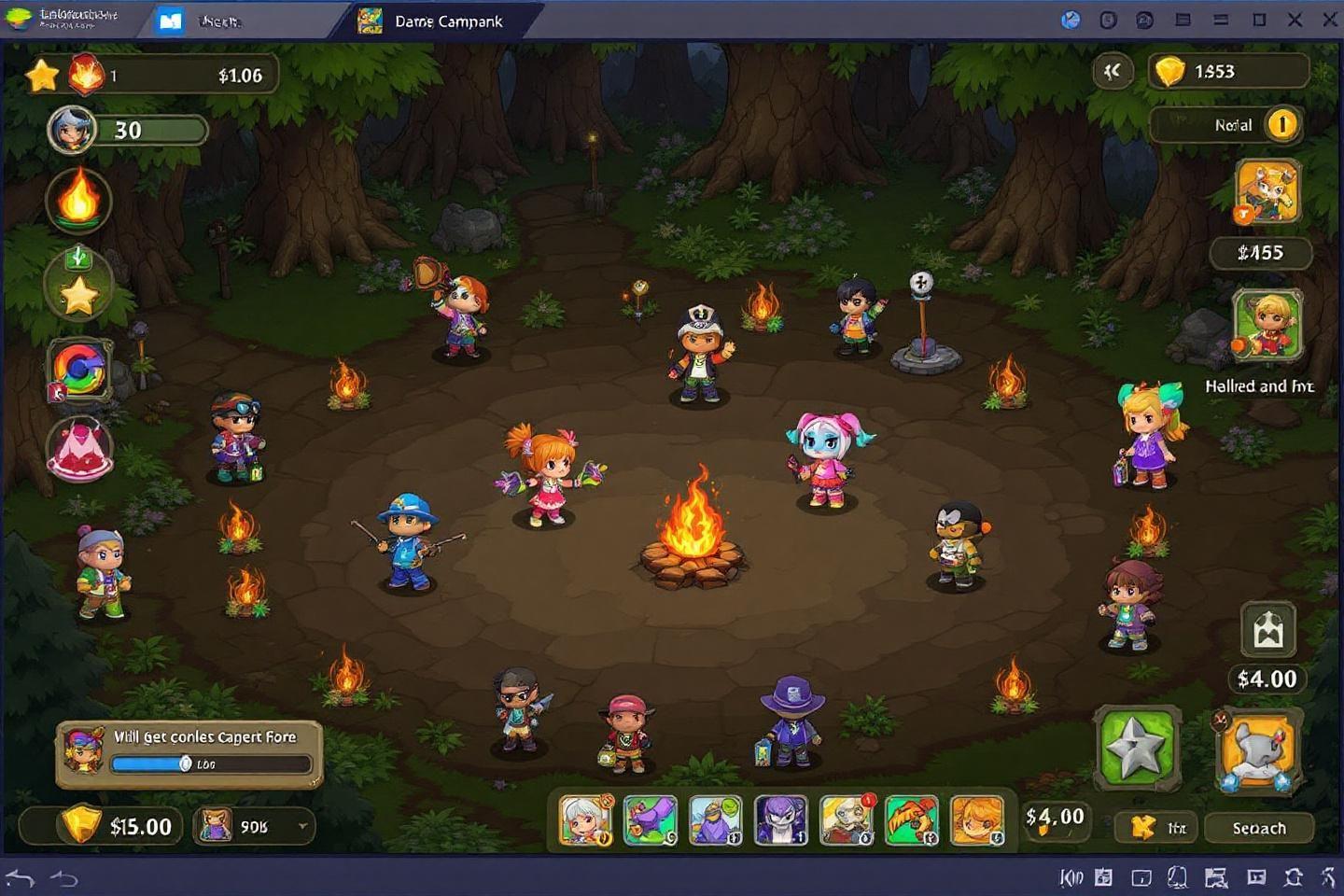The width and height of the screenshot is (1344, 896).
Task: Click the quest progress bar under the text
Action: (212, 763)
